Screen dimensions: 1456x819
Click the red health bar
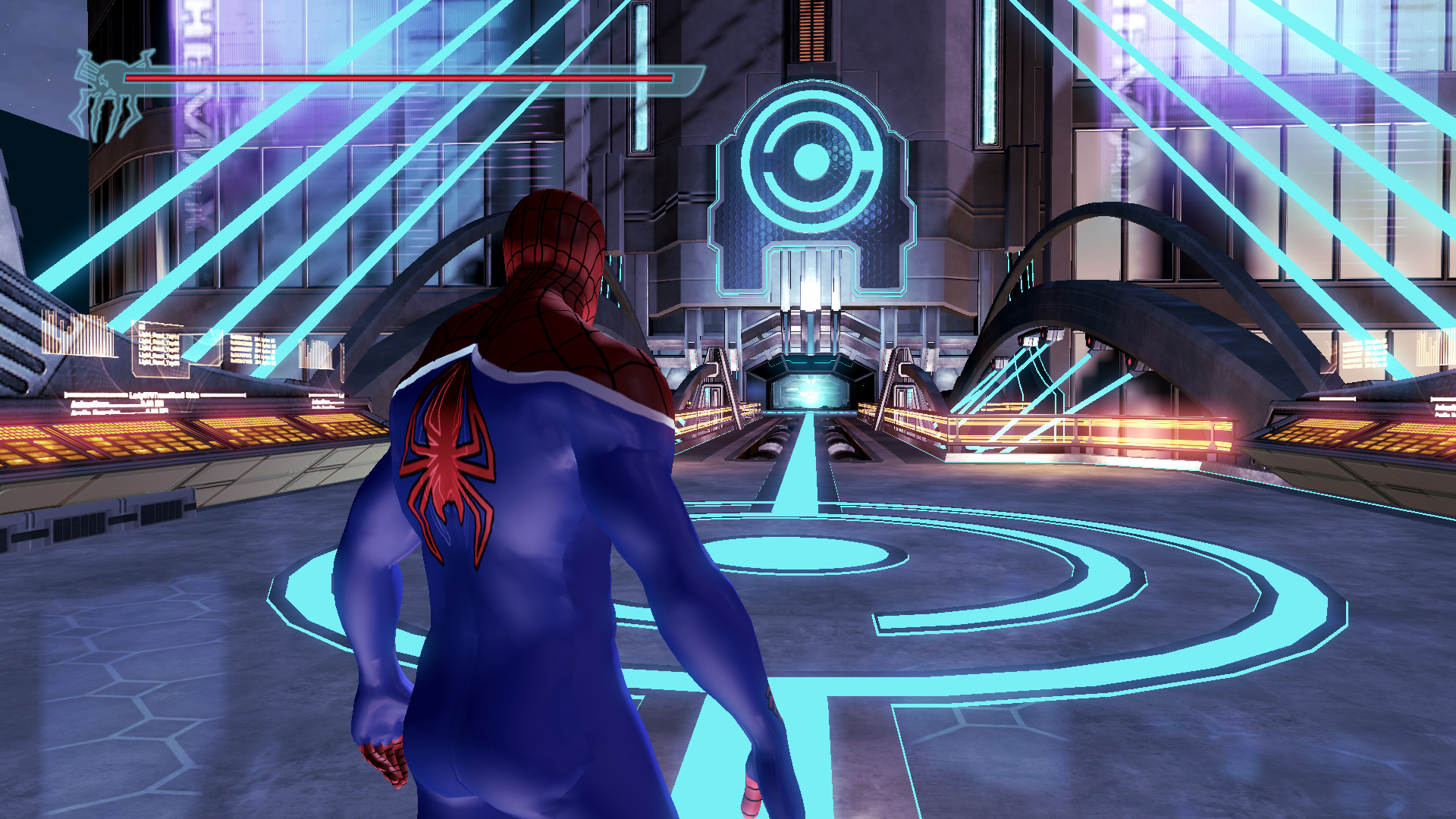394,79
